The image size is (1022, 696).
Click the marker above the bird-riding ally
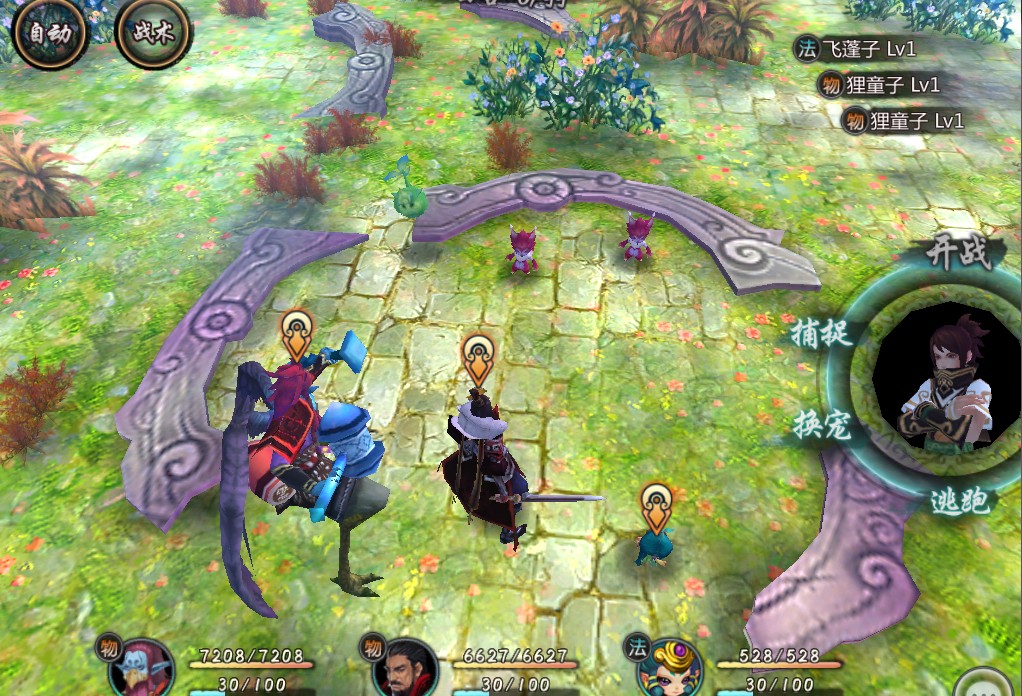pyautogui.click(x=297, y=333)
